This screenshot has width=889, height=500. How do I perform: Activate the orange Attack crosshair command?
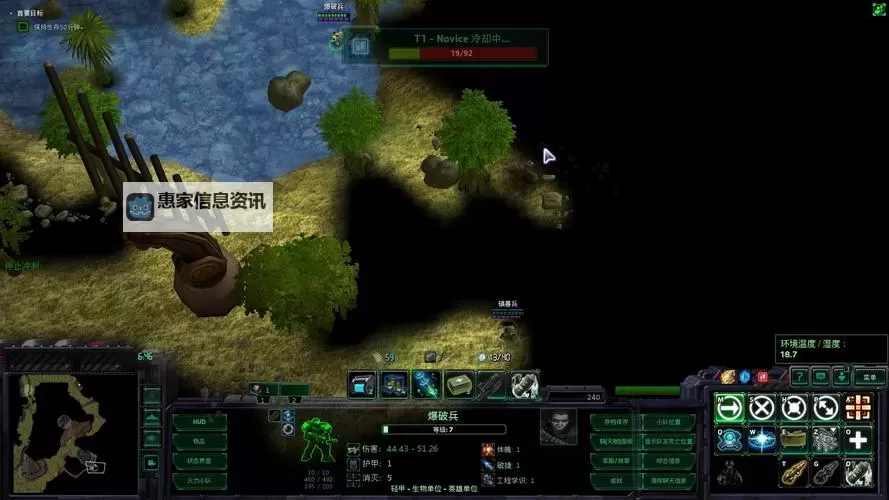(858, 408)
